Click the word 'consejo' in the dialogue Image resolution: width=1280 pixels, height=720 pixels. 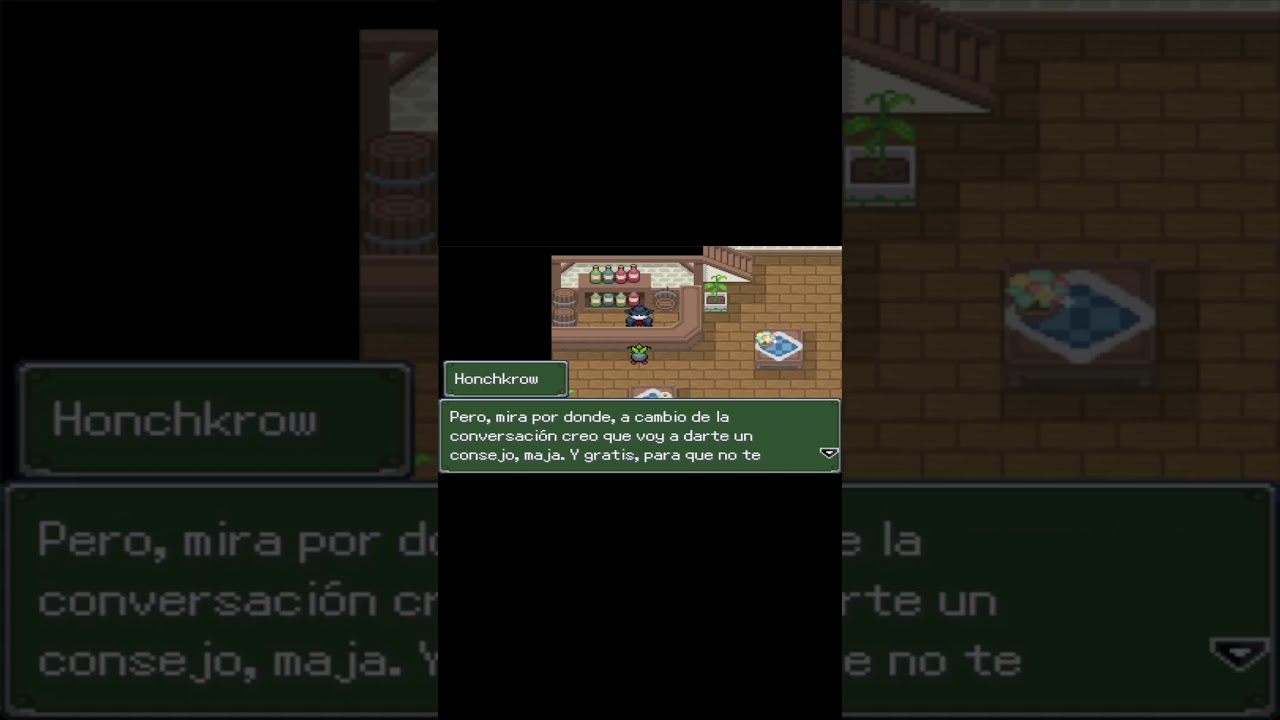pos(479,454)
